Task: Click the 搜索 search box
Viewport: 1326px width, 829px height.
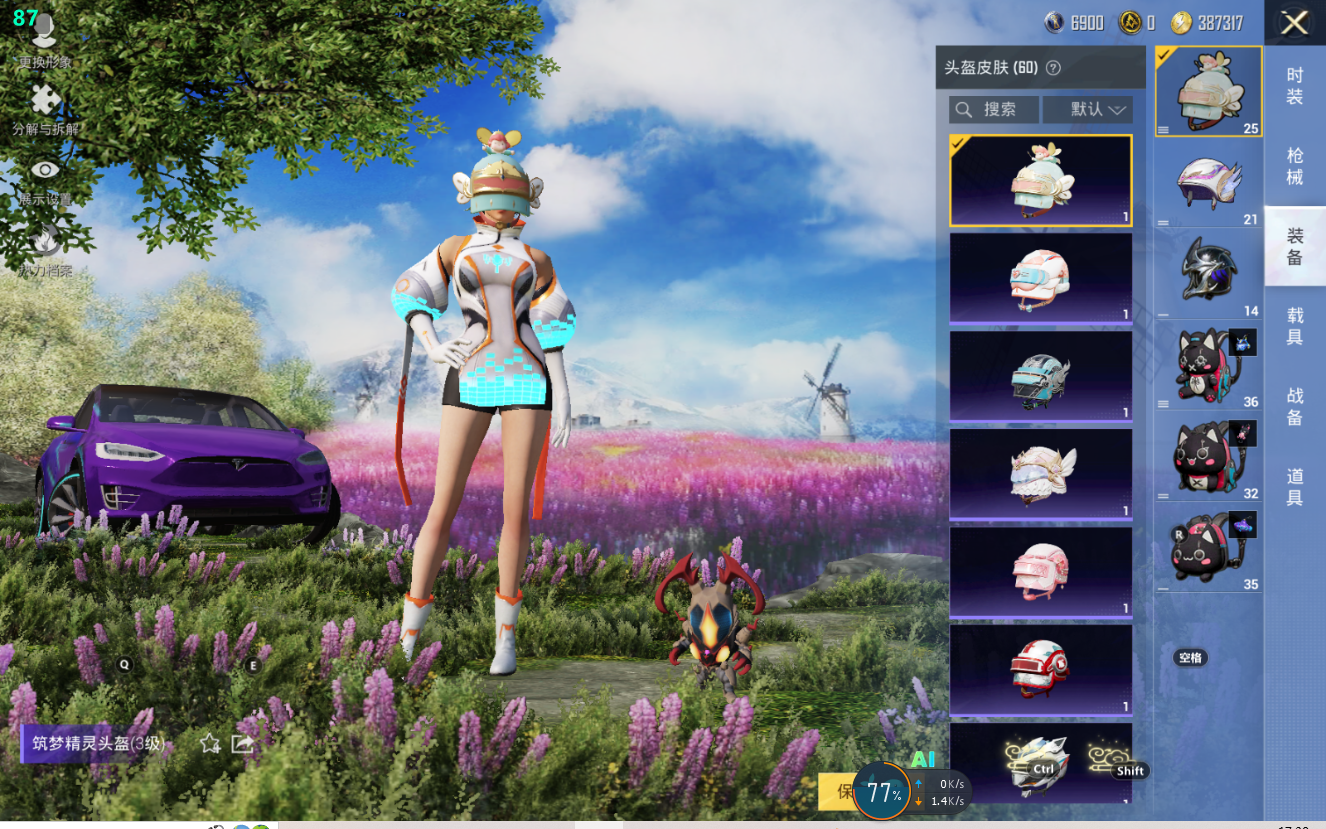Action: [x=993, y=109]
